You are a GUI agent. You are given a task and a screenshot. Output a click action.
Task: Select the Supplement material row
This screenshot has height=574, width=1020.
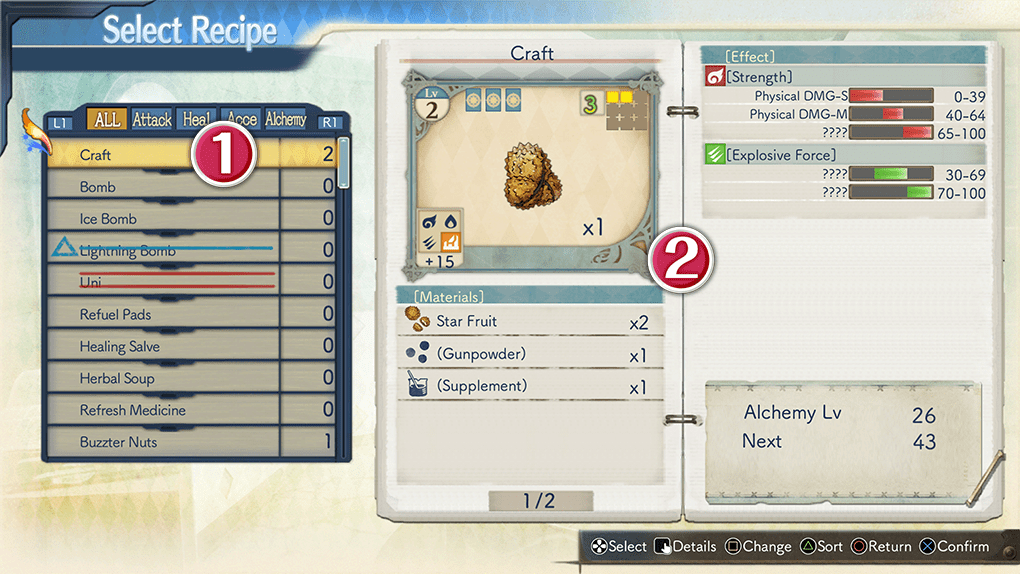point(530,386)
